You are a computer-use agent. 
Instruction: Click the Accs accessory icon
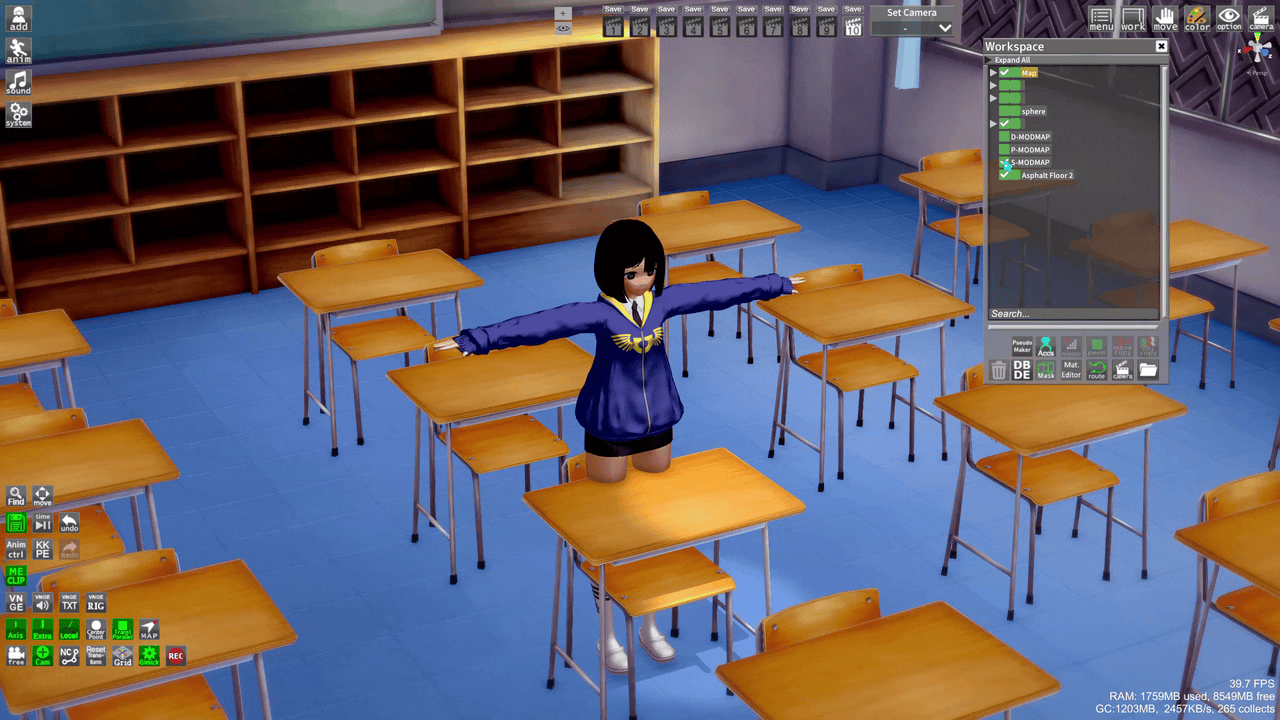click(1046, 346)
